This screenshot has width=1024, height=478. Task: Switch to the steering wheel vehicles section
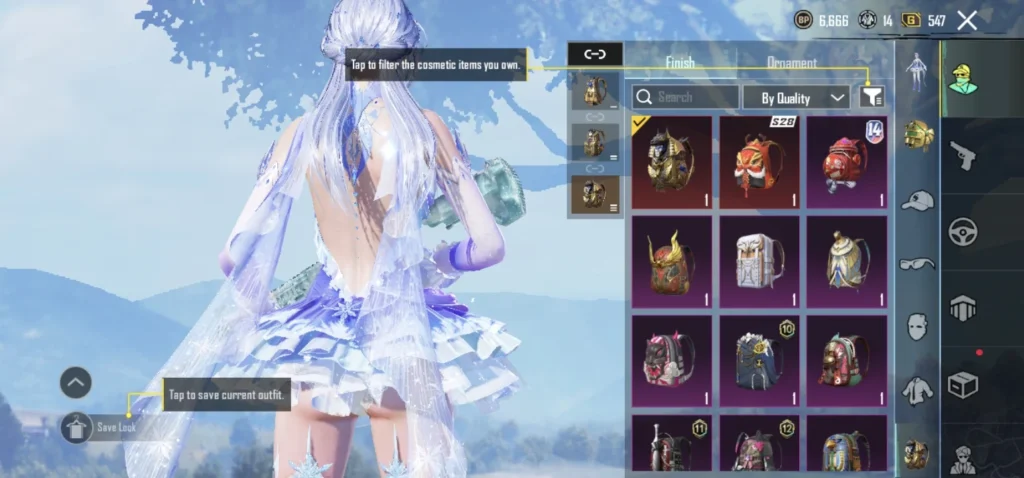click(x=964, y=231)
